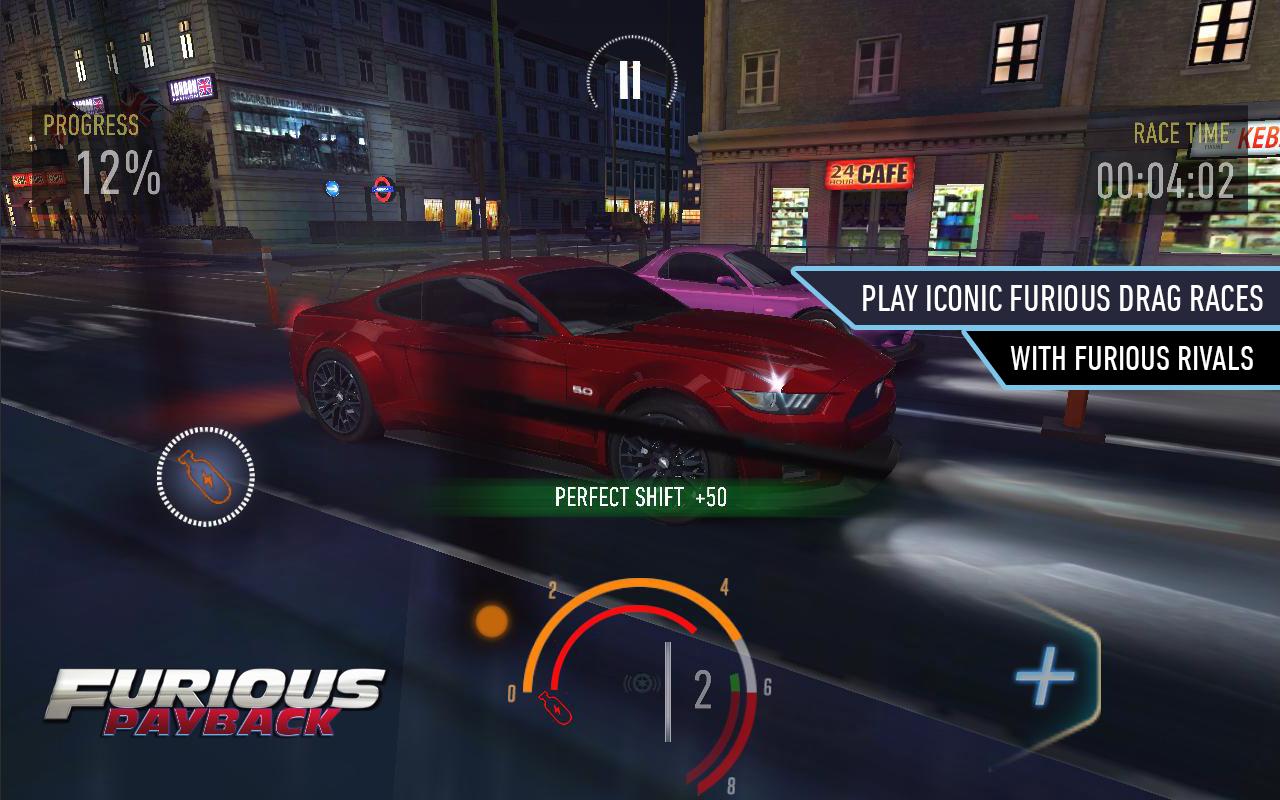Viewport: 1280px width, 800px height.
Task: Click the white gear shift divider bar
Action: (x=668, y=690)
